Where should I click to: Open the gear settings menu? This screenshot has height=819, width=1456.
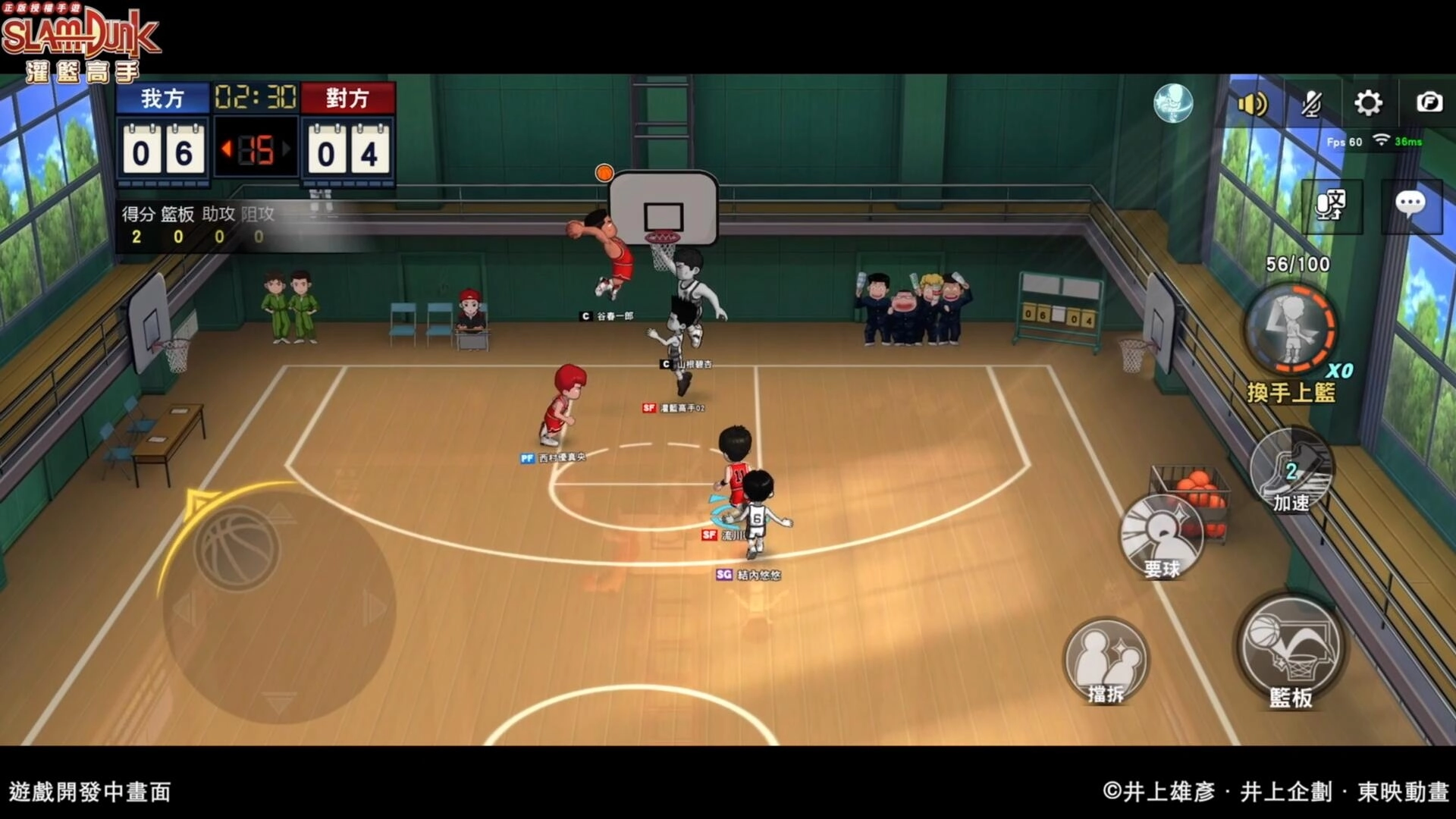(1368, 102)
